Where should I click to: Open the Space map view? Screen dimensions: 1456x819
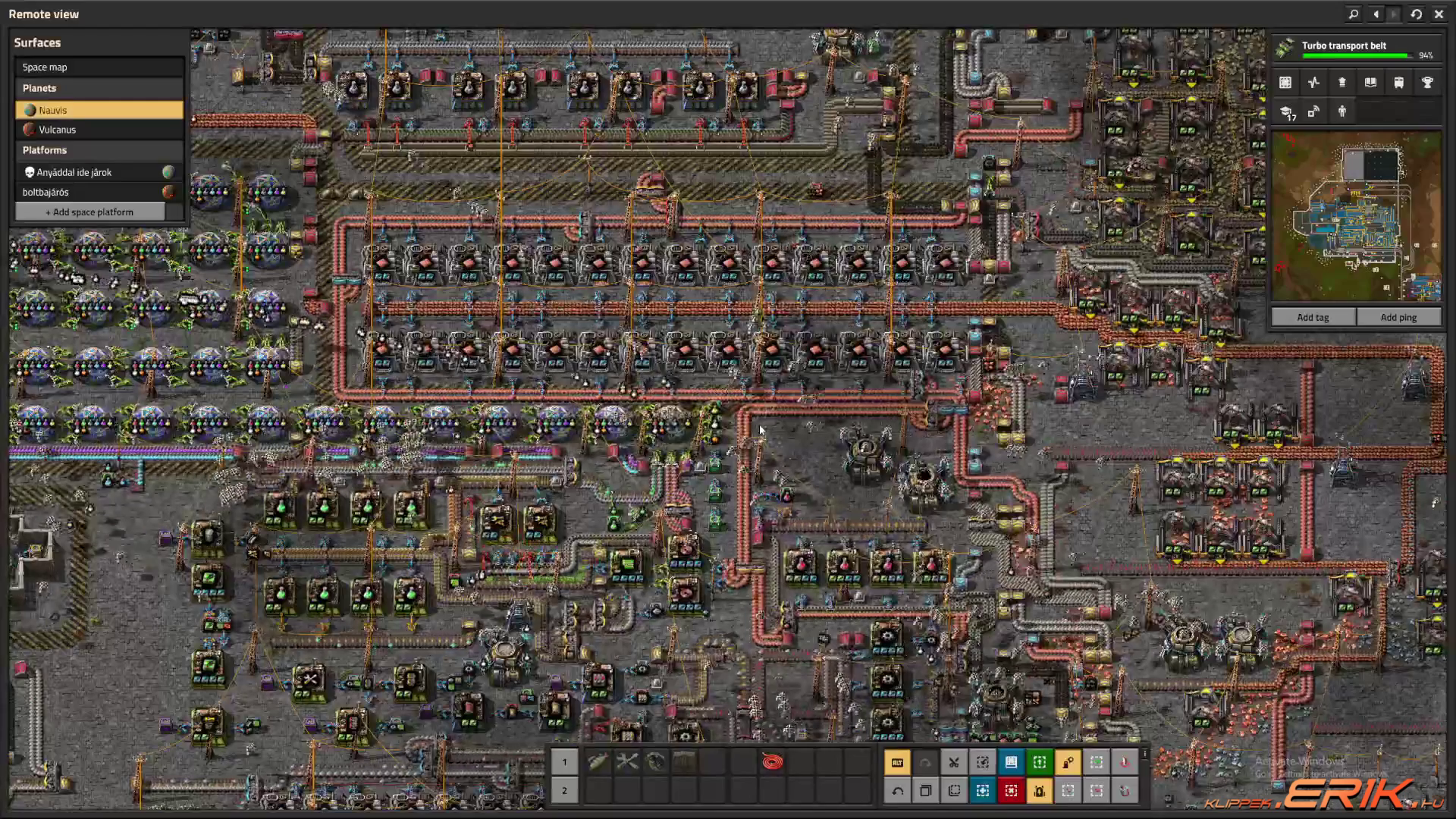pyautogui.click(x=99, y=67)
